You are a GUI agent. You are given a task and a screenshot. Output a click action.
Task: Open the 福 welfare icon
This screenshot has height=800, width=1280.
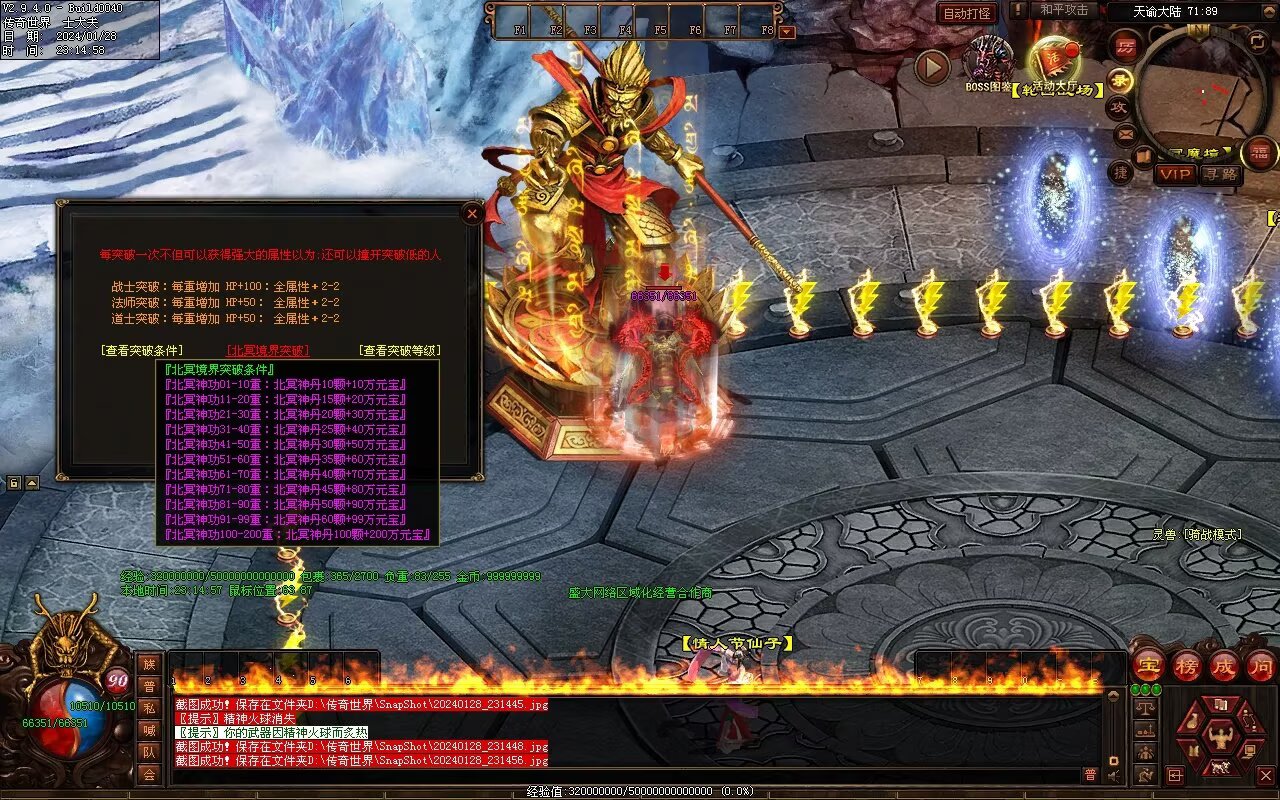1260,153
